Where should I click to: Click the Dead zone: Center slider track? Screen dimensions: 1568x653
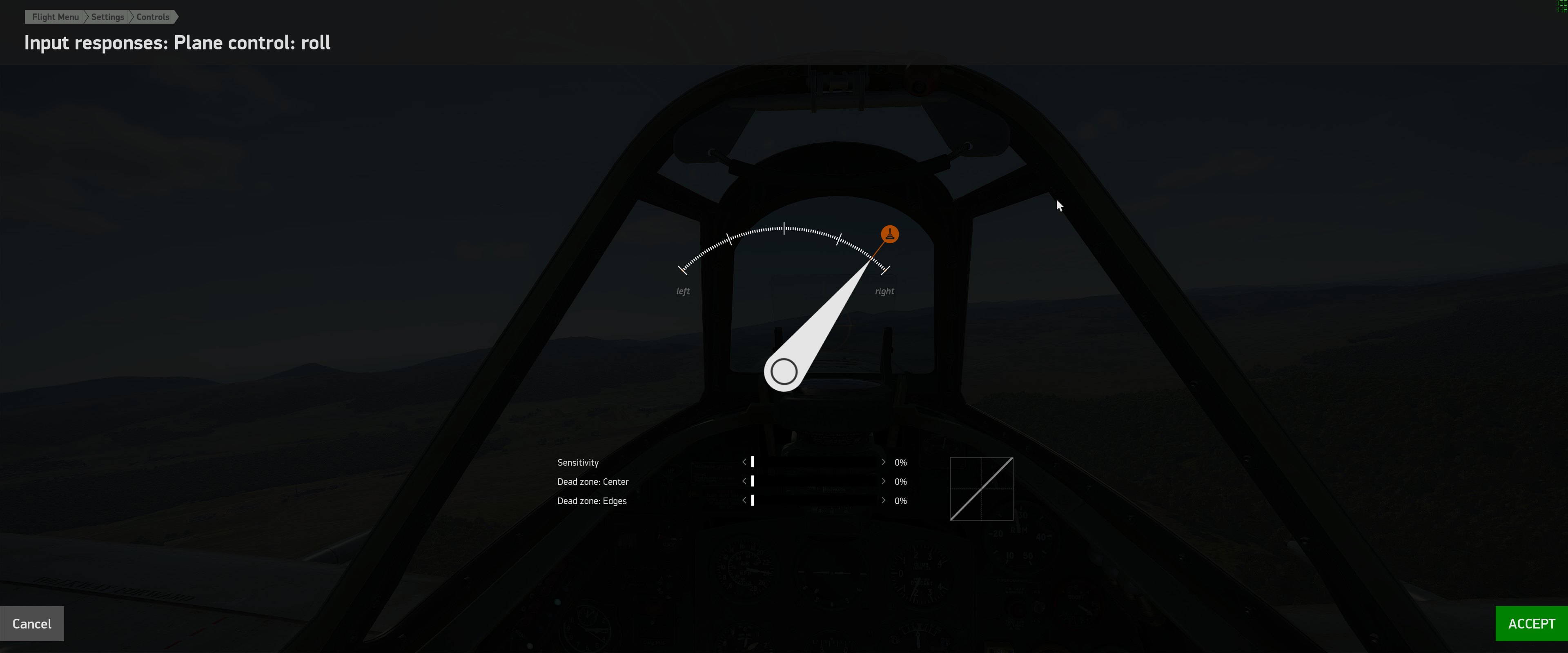pyautogui.click(x=814, y=481)
